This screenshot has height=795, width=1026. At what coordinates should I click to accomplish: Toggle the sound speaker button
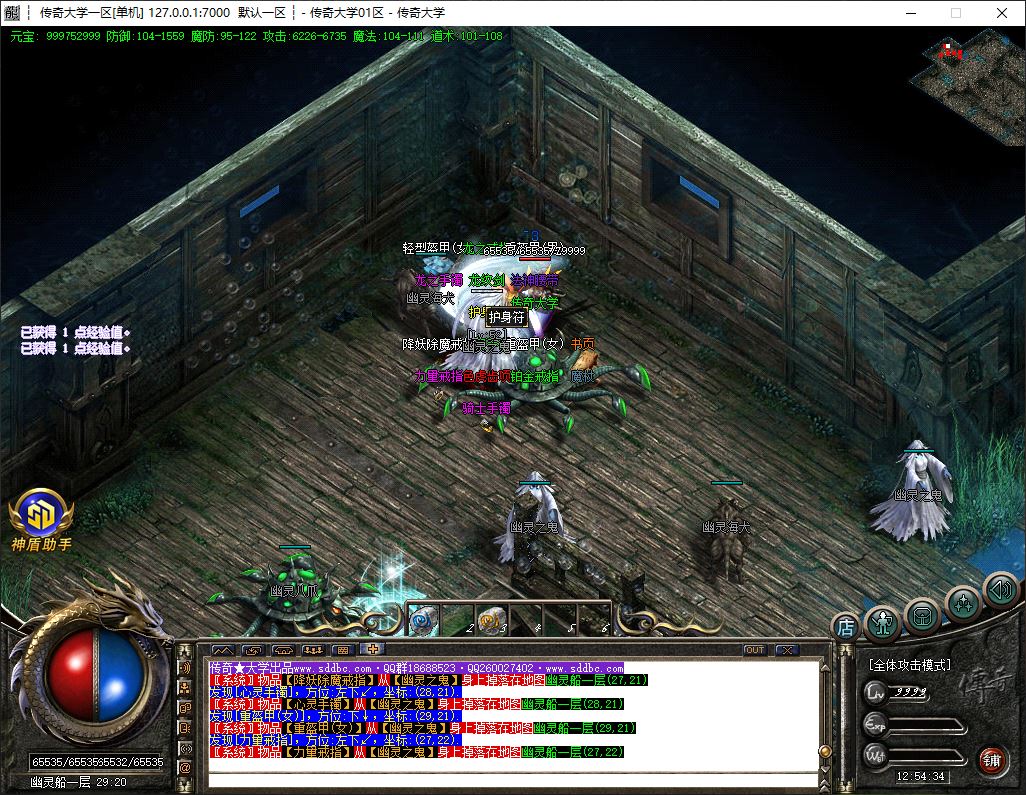point(1000,589)
